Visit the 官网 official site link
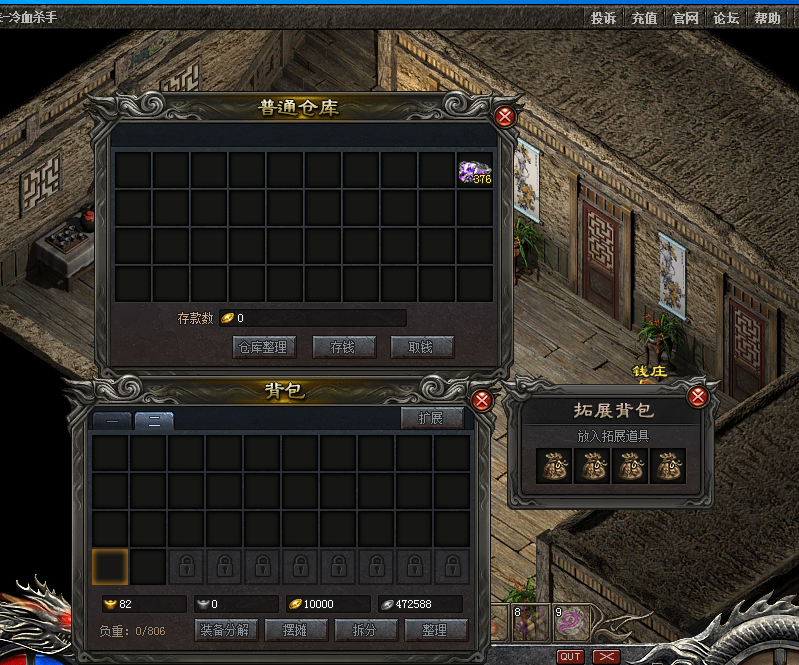The width and height of the screenshot is (799, 665). point(685,18)
